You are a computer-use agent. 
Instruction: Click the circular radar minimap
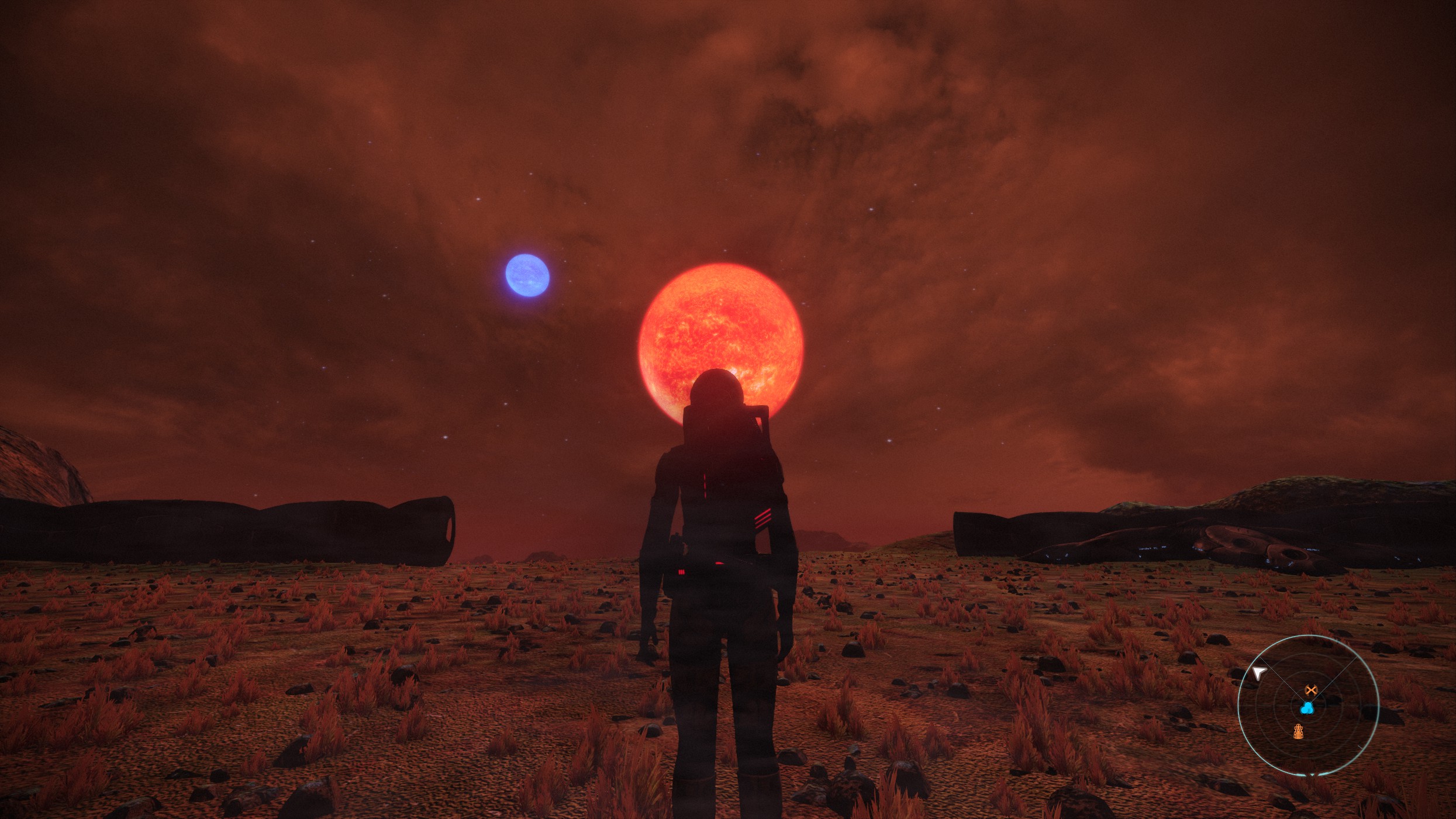[1308, 706]
